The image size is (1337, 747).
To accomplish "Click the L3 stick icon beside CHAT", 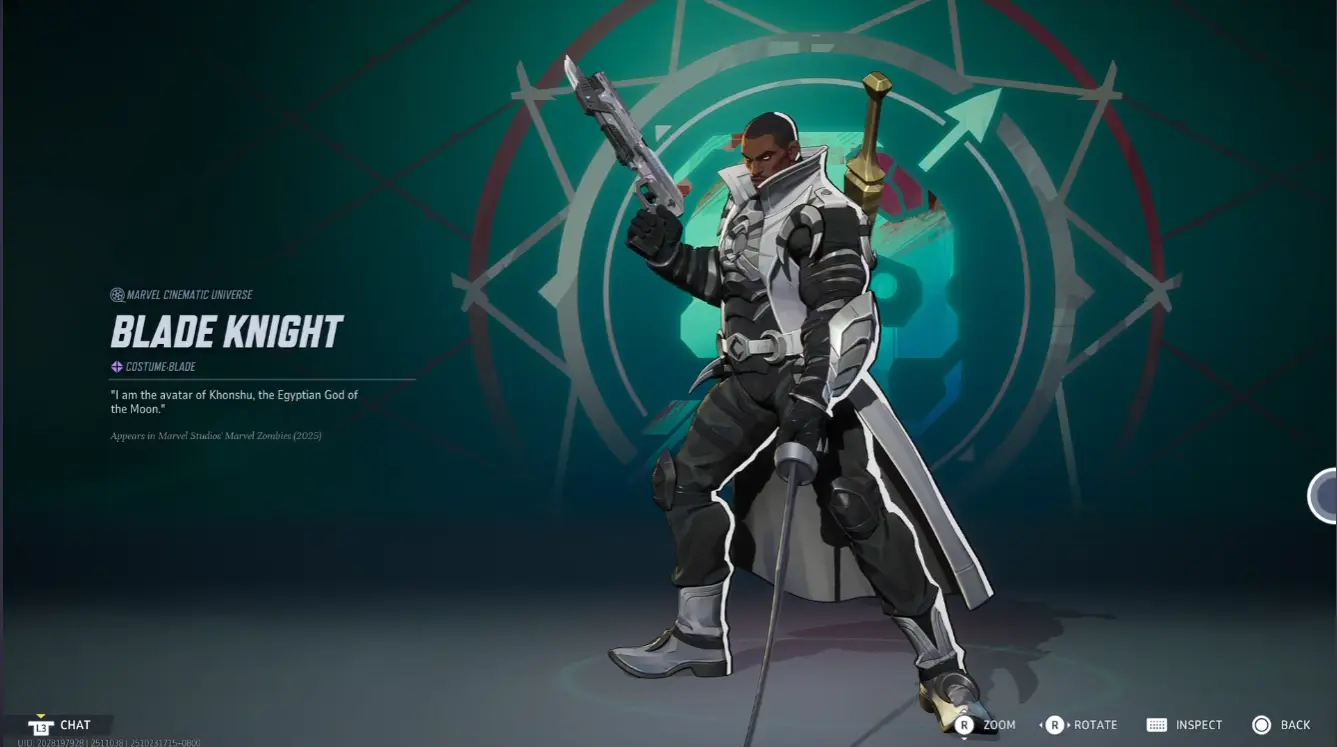I will coord(41,724).
